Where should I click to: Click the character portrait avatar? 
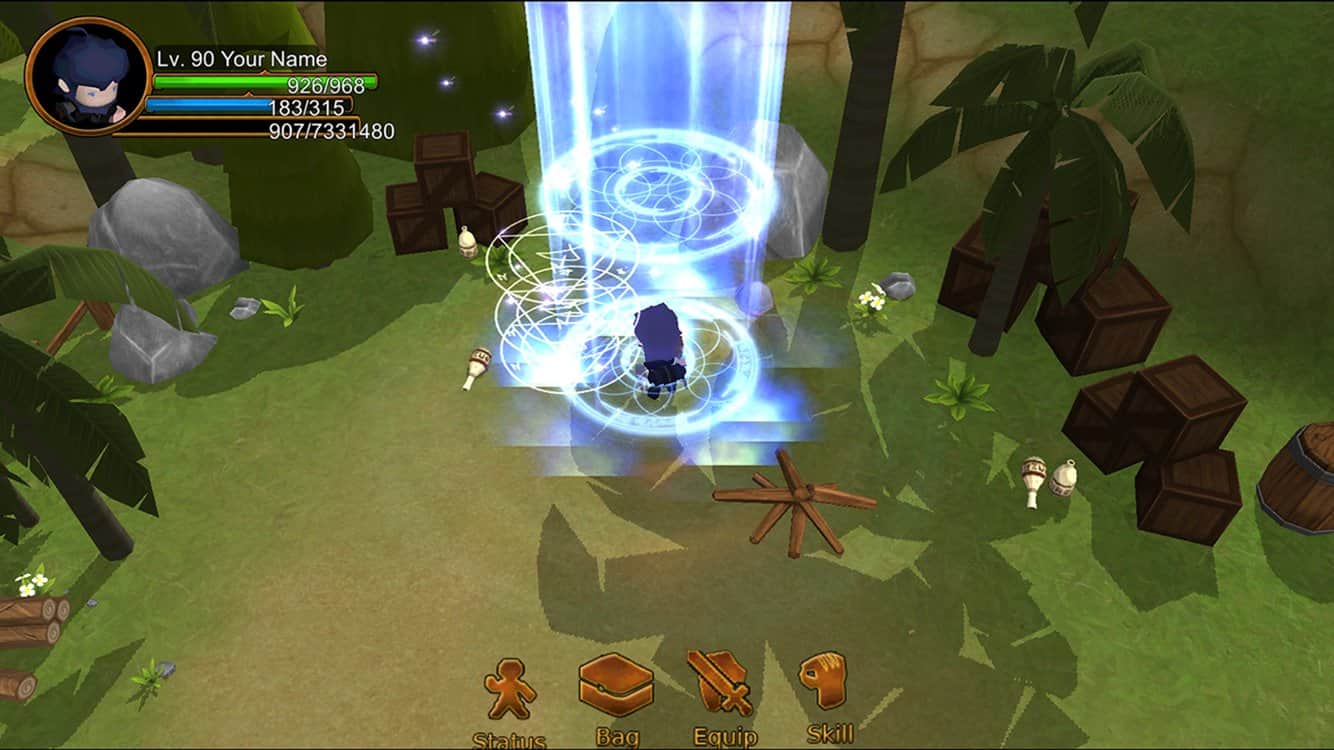pyautogui.click(x=88, y=76)
